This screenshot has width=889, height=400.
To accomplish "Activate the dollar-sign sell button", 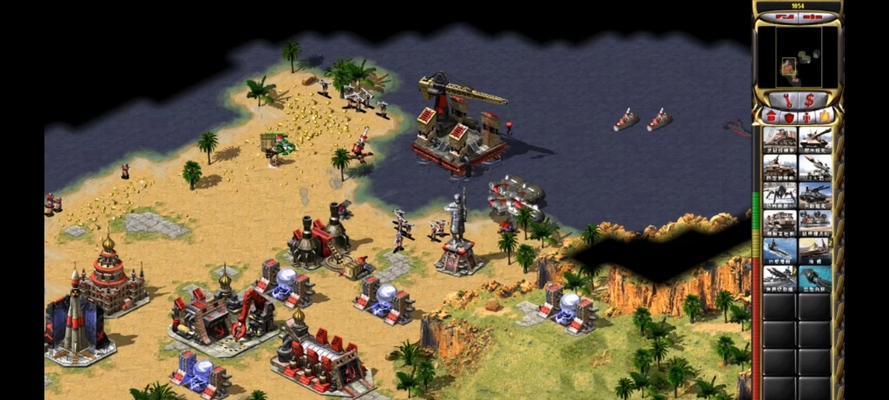I will point(810,99).
